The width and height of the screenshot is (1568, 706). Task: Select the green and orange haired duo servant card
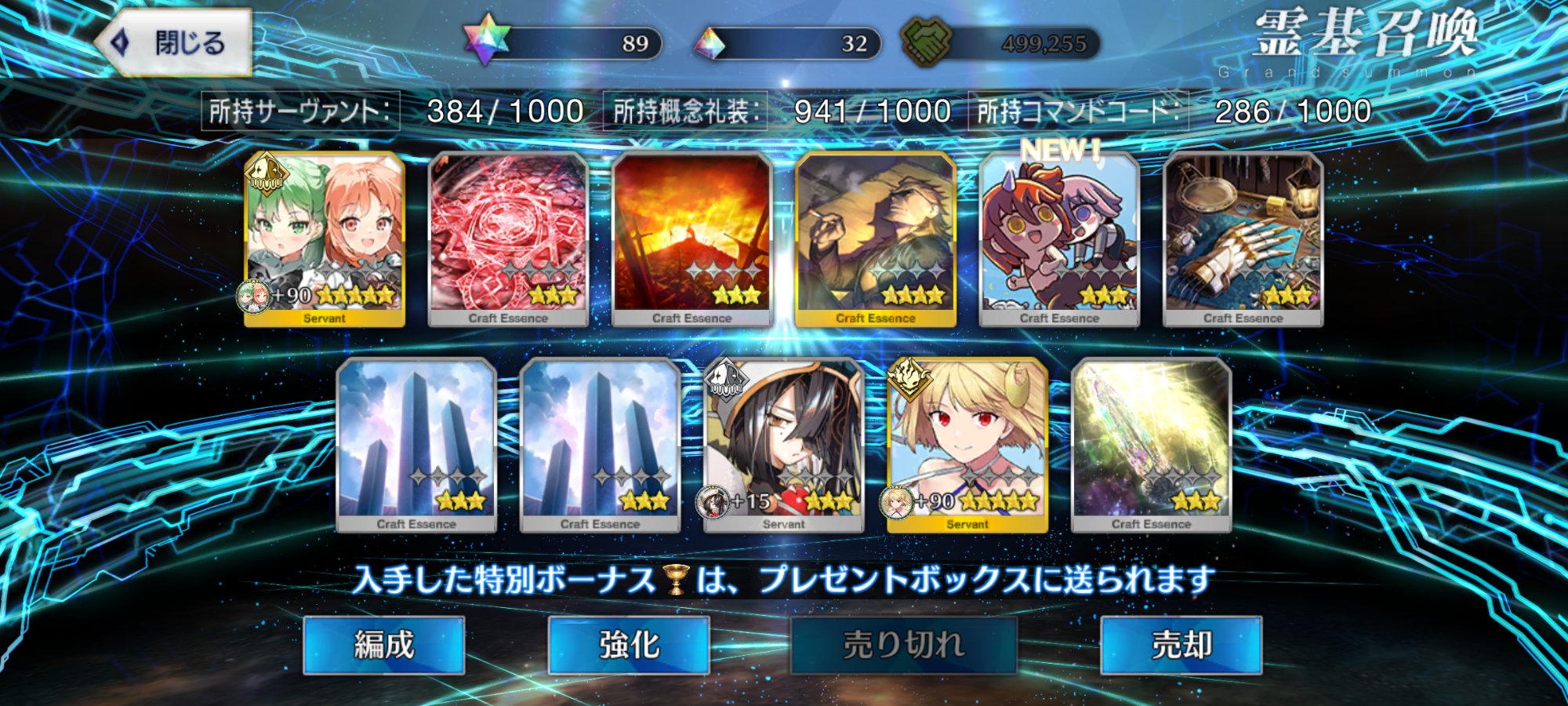tap(325, 238)
